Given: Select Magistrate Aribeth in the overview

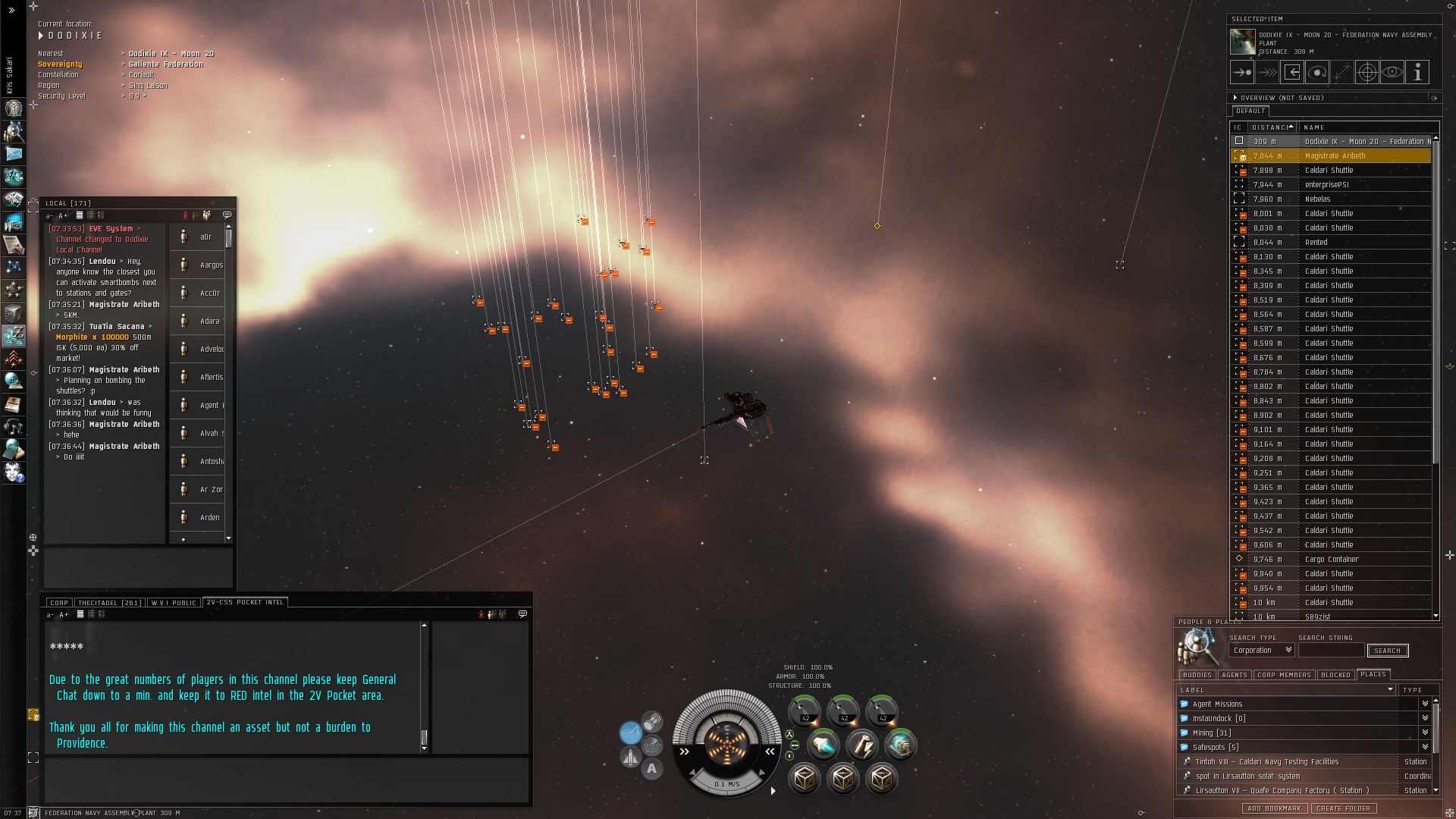Looking at the screenshot, I should [x=1334, y=156].
